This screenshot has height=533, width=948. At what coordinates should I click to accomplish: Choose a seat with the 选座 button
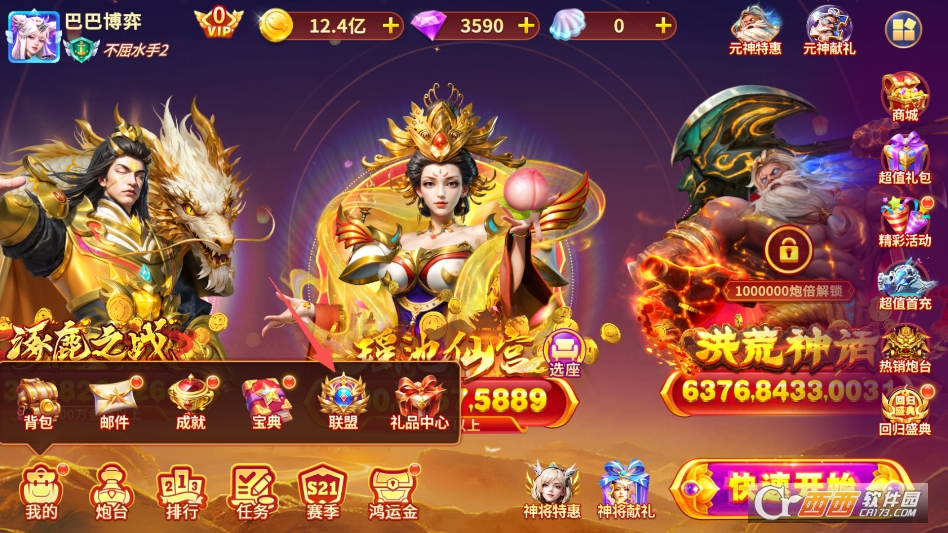click(565, 353)
